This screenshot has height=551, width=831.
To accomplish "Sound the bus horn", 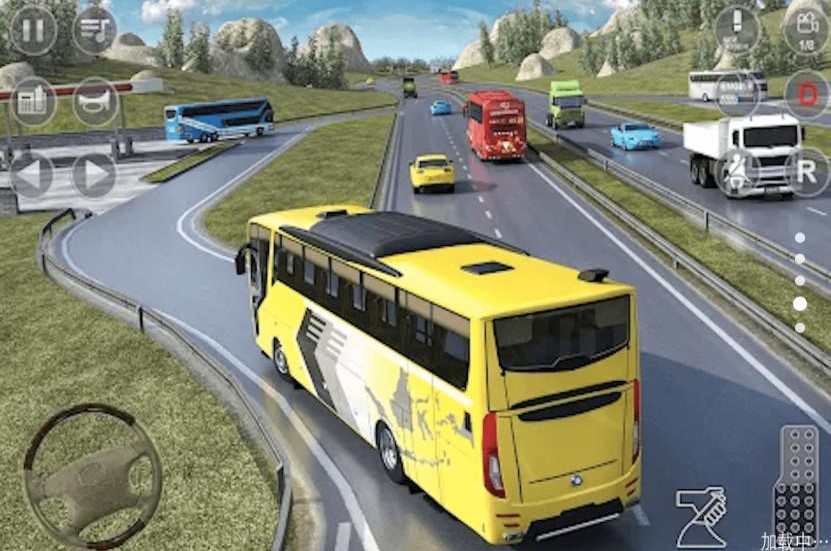I will 95,101.
